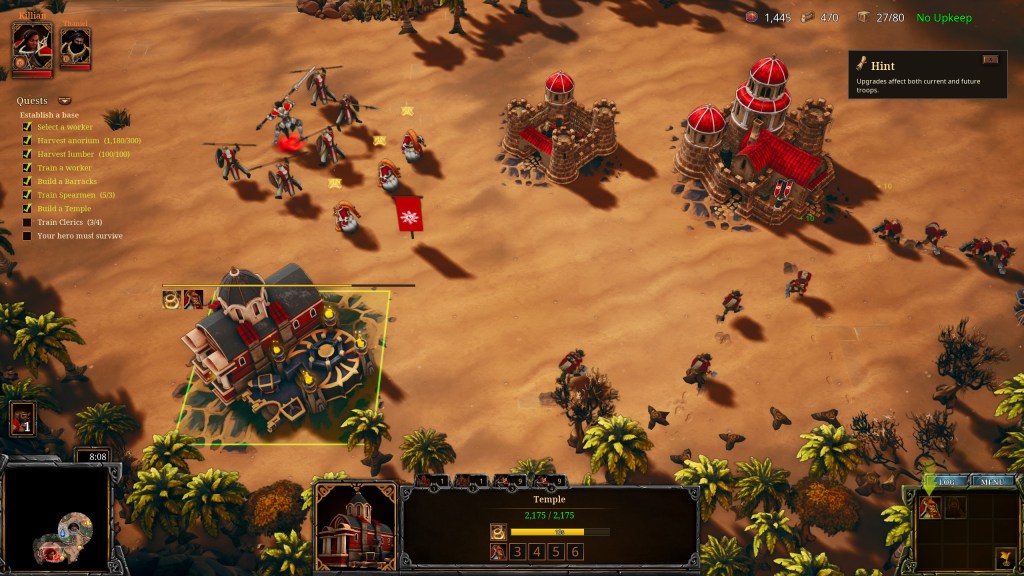Image resolution: width=1024 pixels, height=576 pixels.
Task: Click the Temple building portrait
Action: coord(355,524)
